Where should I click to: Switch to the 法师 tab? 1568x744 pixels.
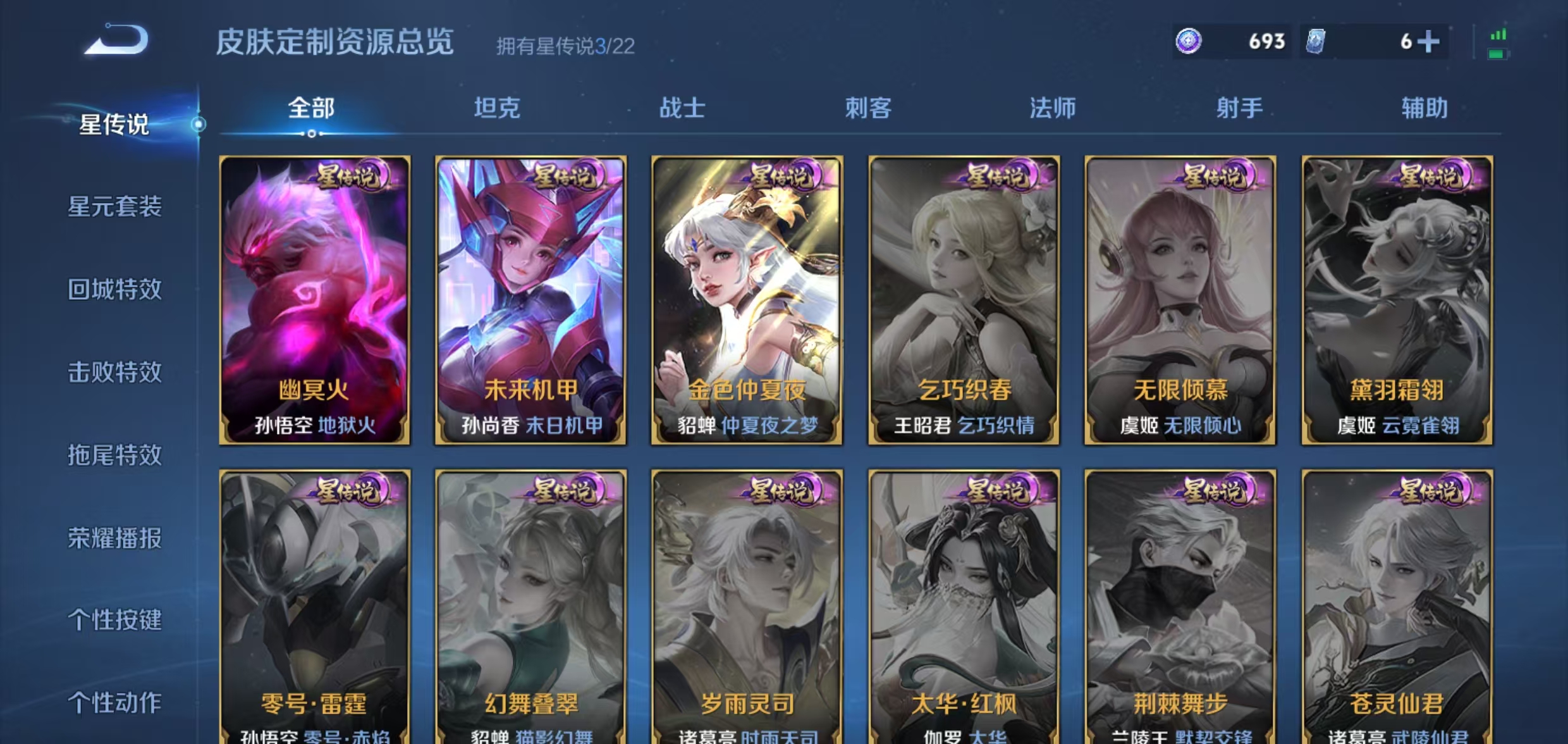pos(1053,109)
